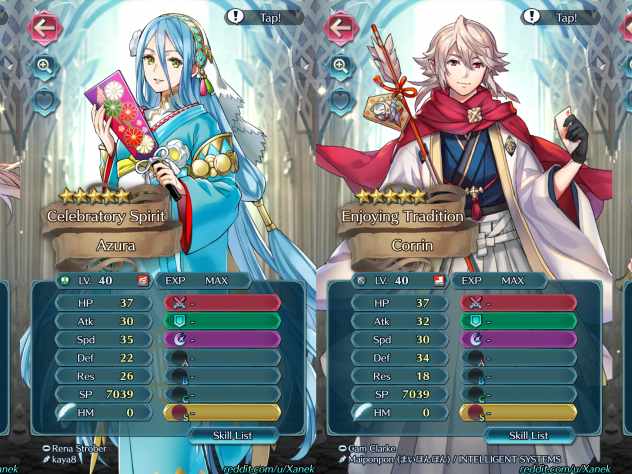Zoom in on Azura's artwork
632x474 pixels.
(44, 66)
